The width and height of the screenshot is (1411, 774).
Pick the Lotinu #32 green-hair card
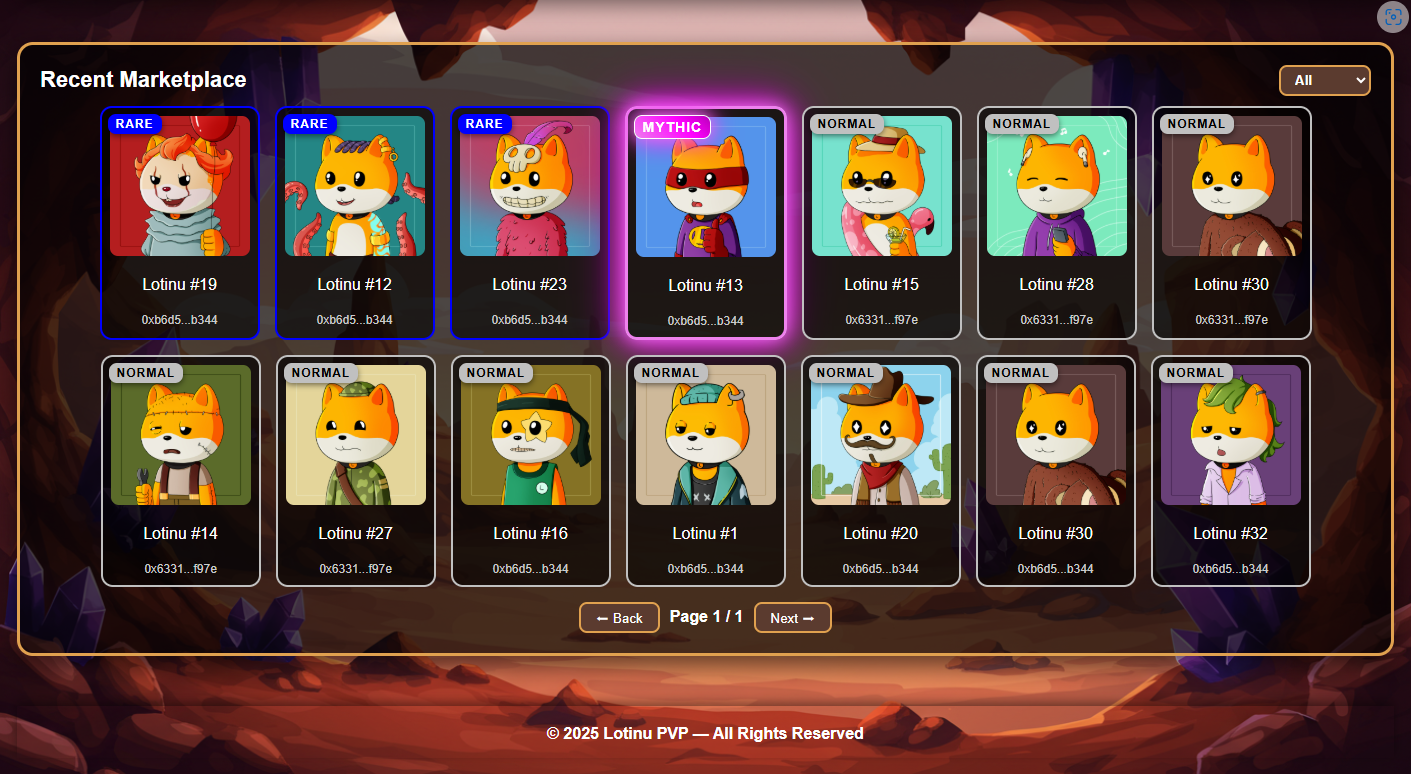click(x=1231, y=470)
